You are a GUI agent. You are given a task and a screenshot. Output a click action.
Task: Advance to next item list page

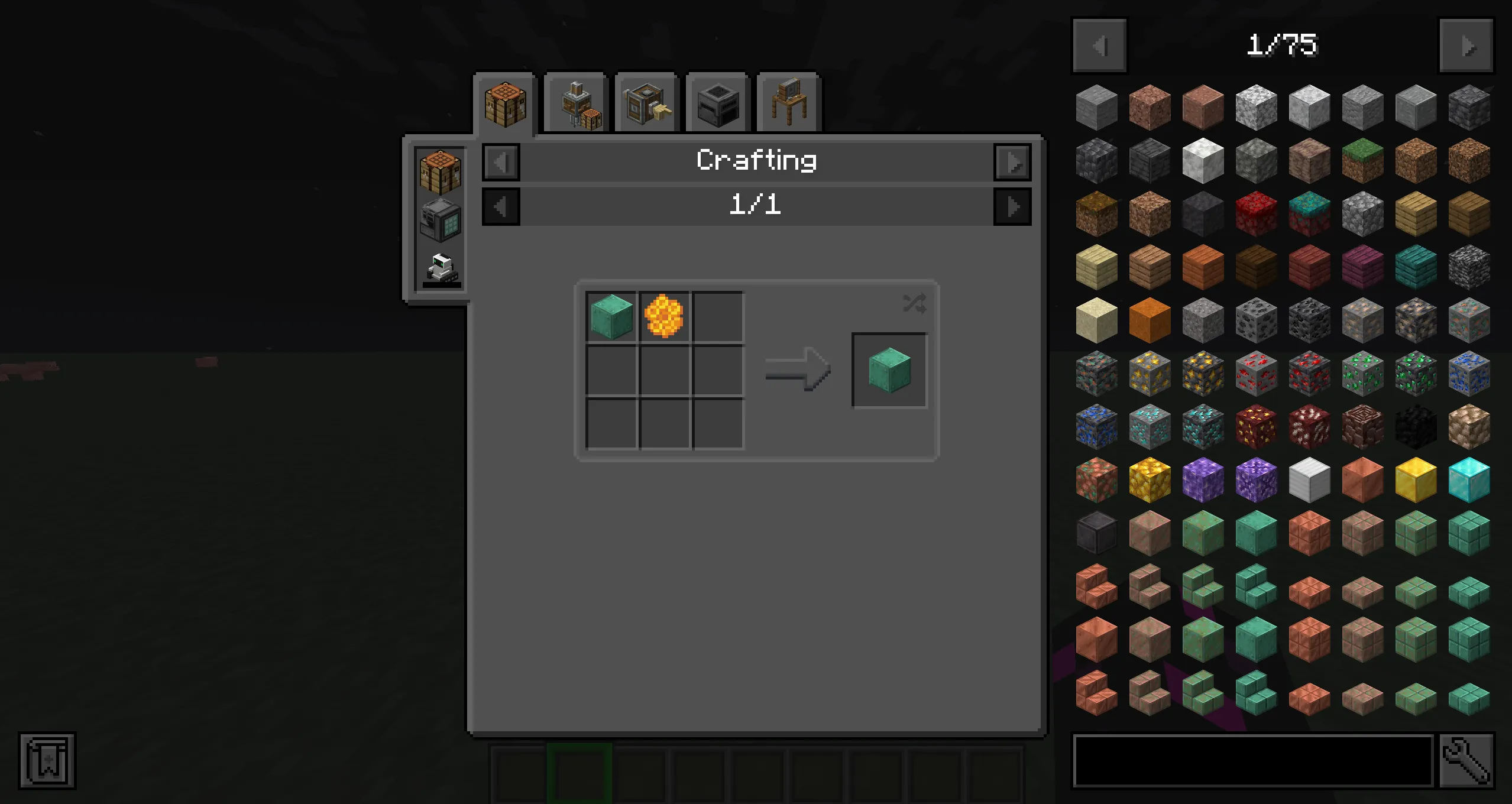click(1467, 46)
